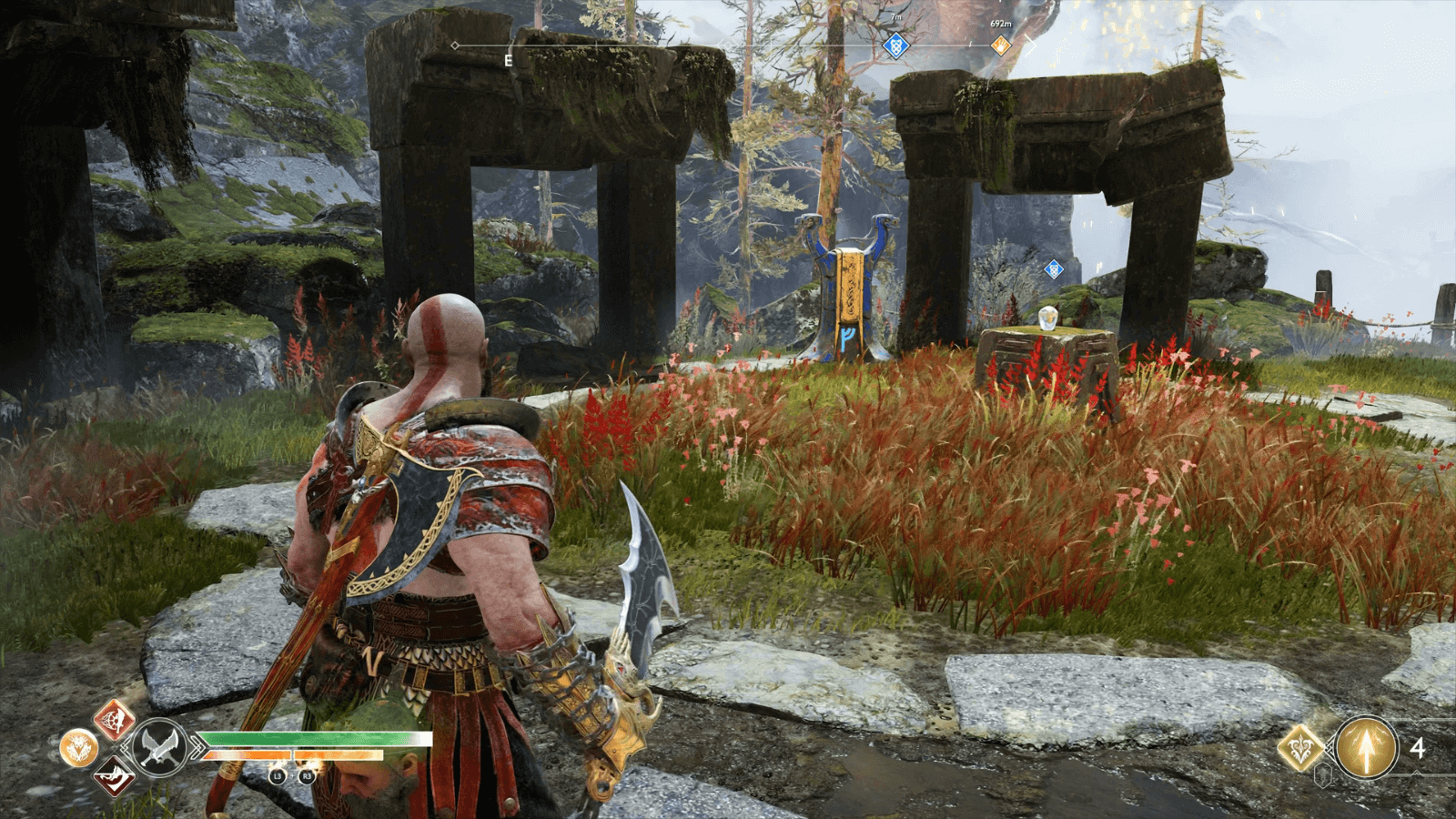Click the arrow count number 4
This screenshot has height=819, width=1456.
pyautogui.click(x=1417, y=747)
